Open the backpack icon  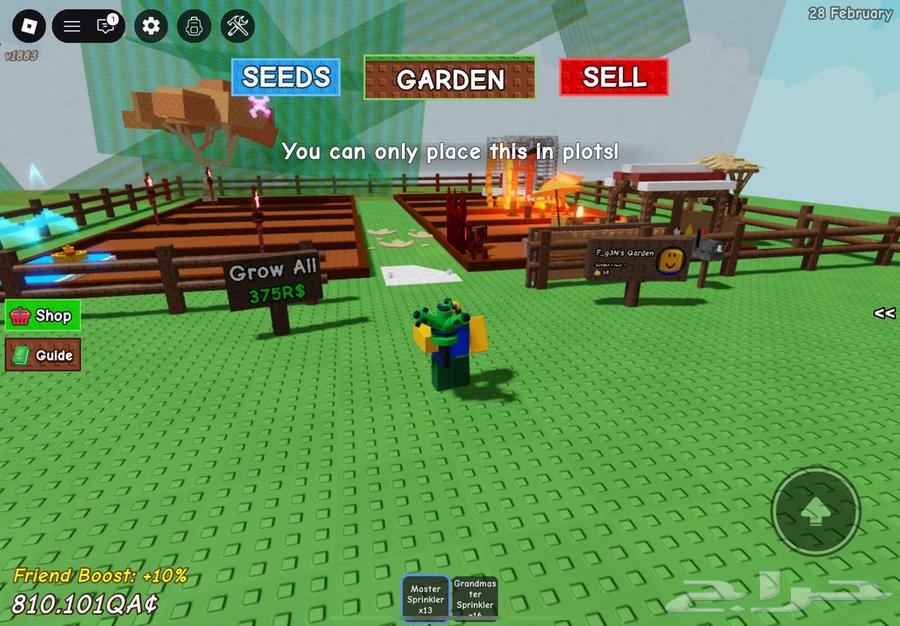click(x=195, y=26)
